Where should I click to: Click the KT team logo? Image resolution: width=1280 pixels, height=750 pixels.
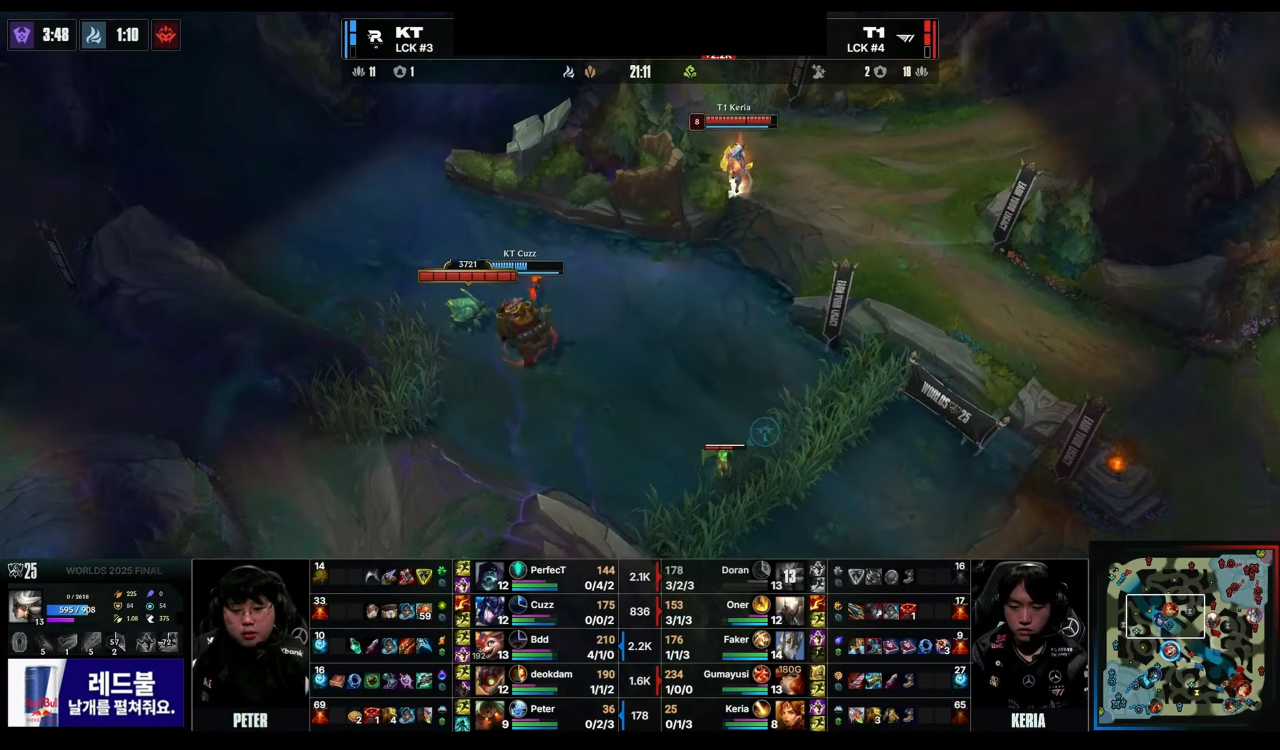(375, 38)
